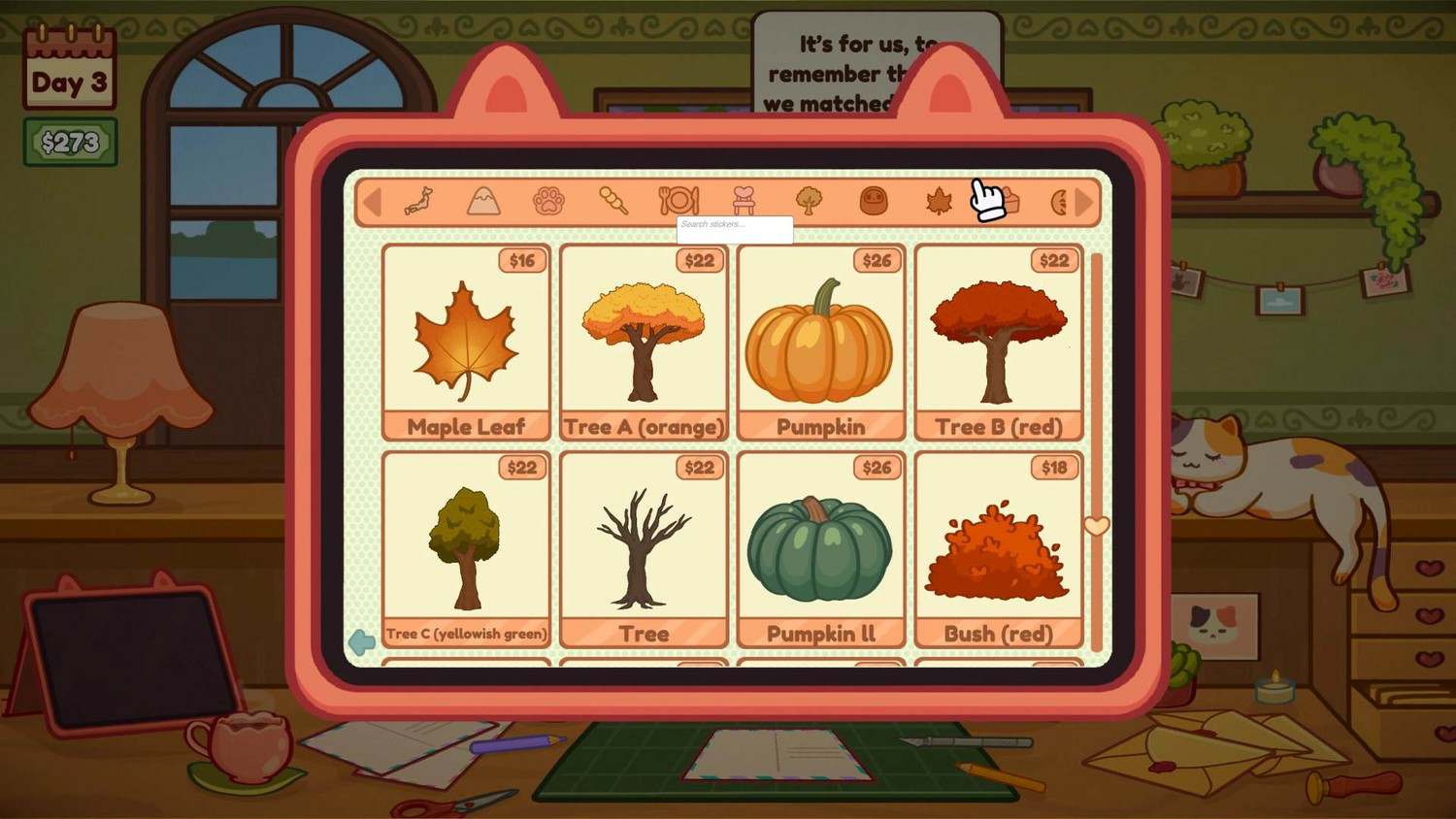1456x819 pixels.
Task: Select the green Pumpkin II sticker
Action: tap(820, 548)
